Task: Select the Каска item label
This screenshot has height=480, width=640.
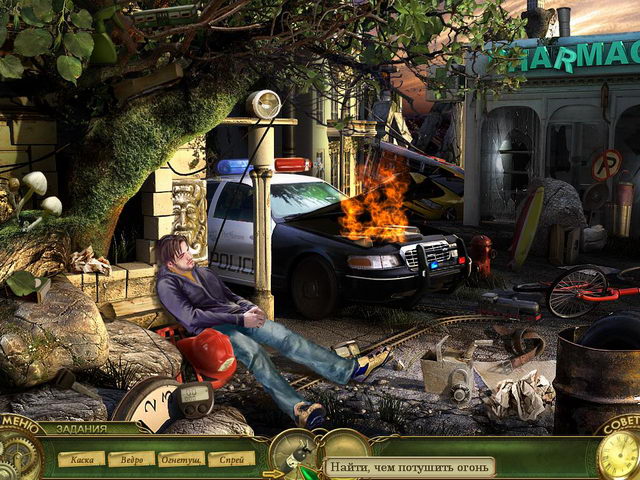Action: pos(81,459)
